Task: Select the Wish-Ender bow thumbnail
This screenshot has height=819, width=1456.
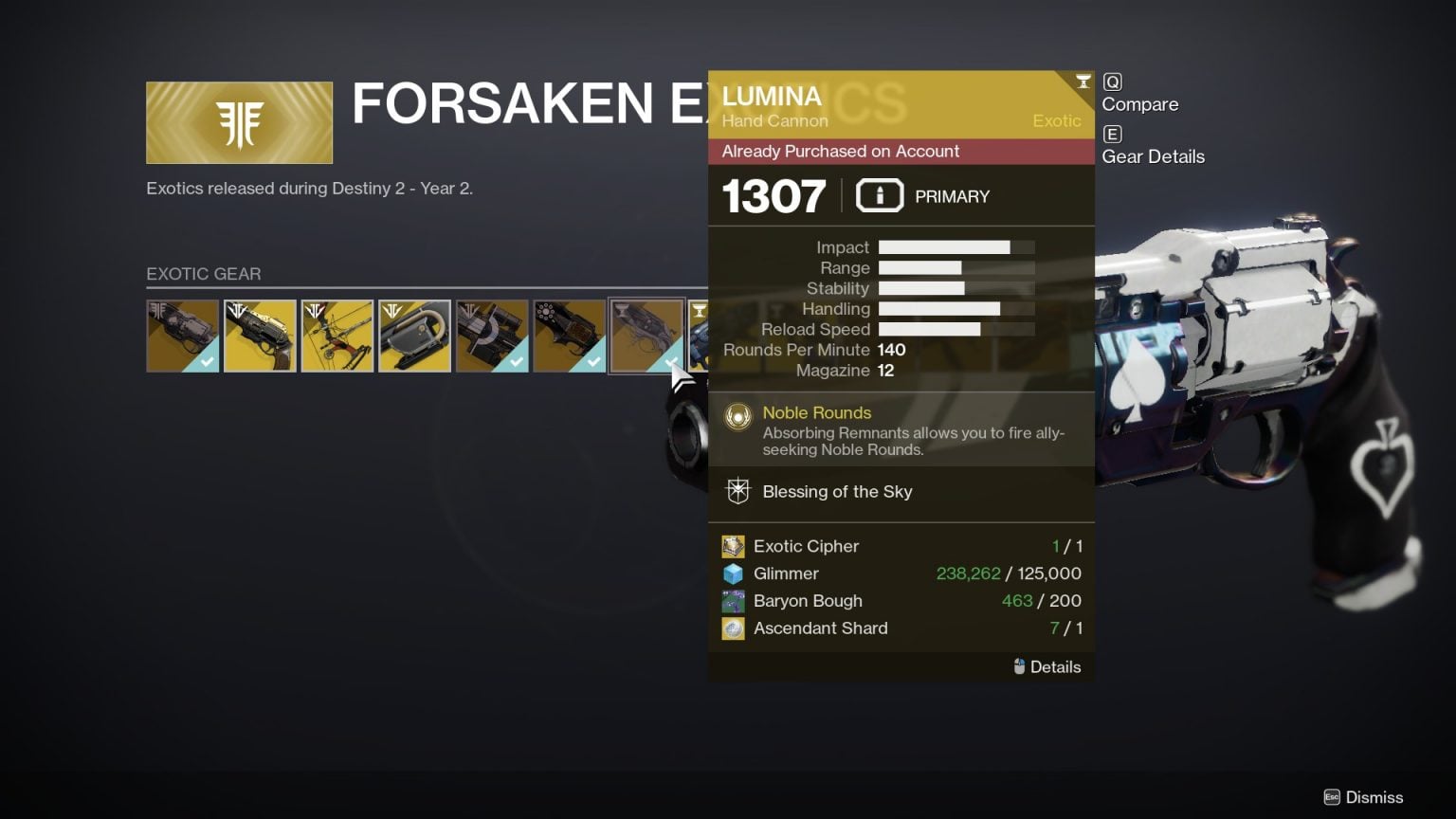Action: pos(337,336)
